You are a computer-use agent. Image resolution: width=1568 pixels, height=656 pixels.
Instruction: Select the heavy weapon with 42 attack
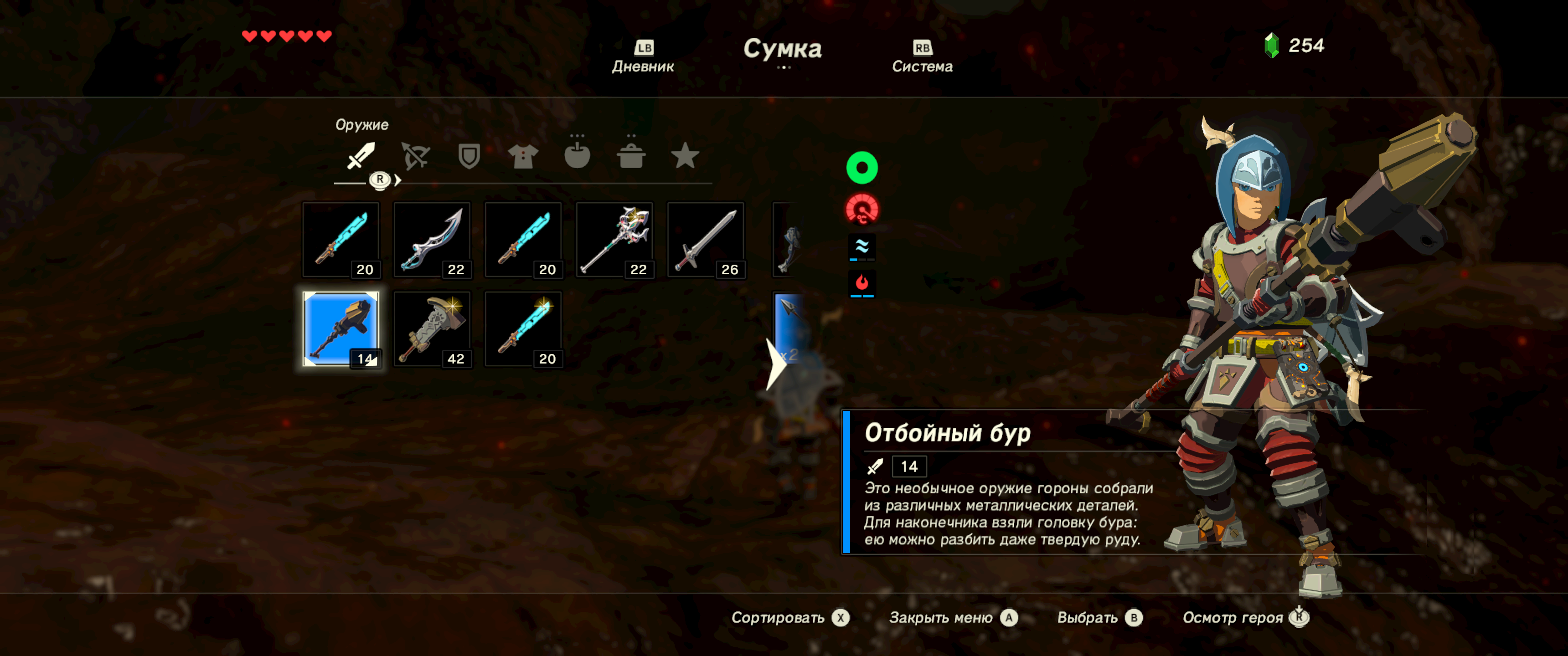pos(432,329)
